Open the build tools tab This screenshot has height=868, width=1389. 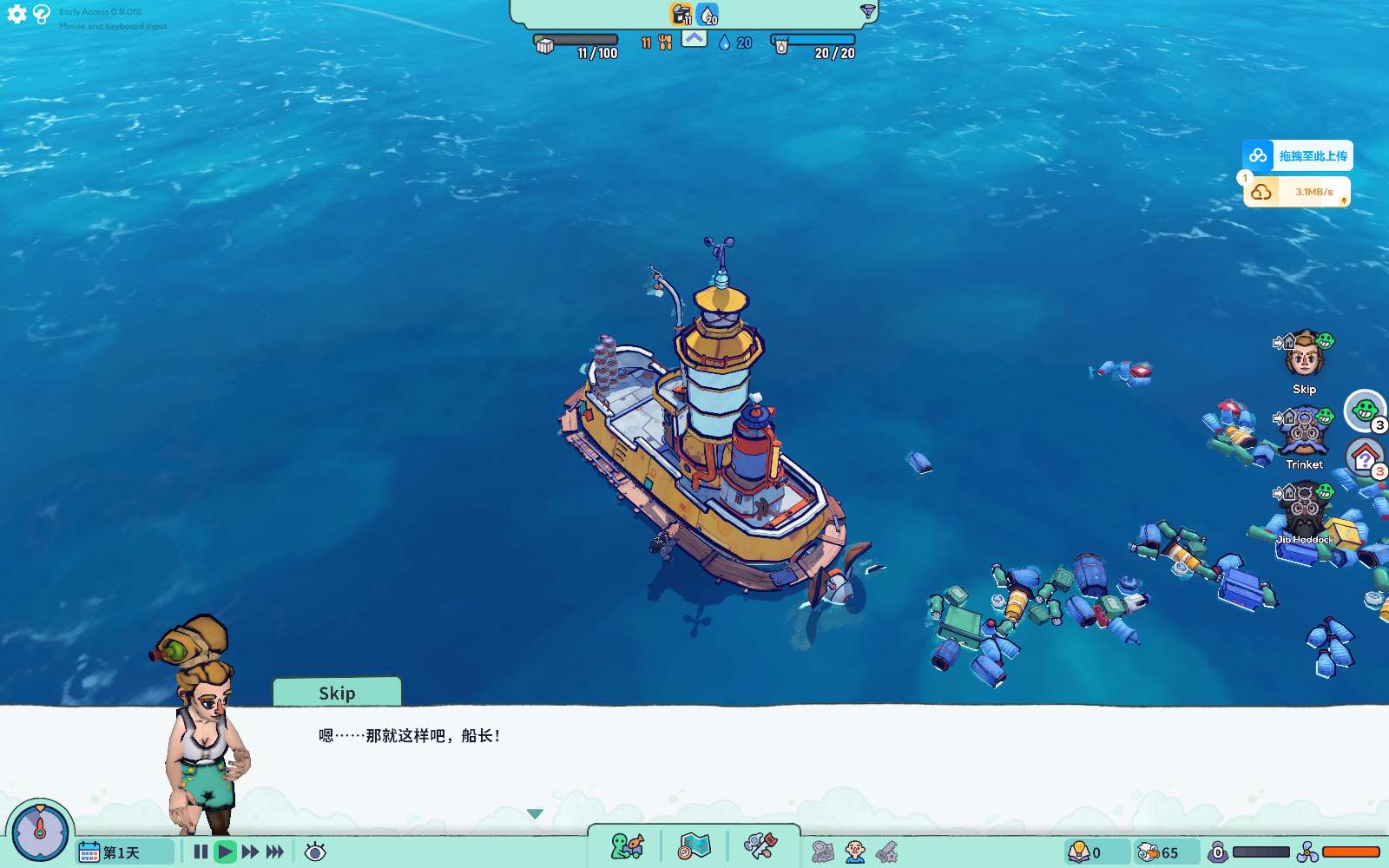tap(760, 846)
